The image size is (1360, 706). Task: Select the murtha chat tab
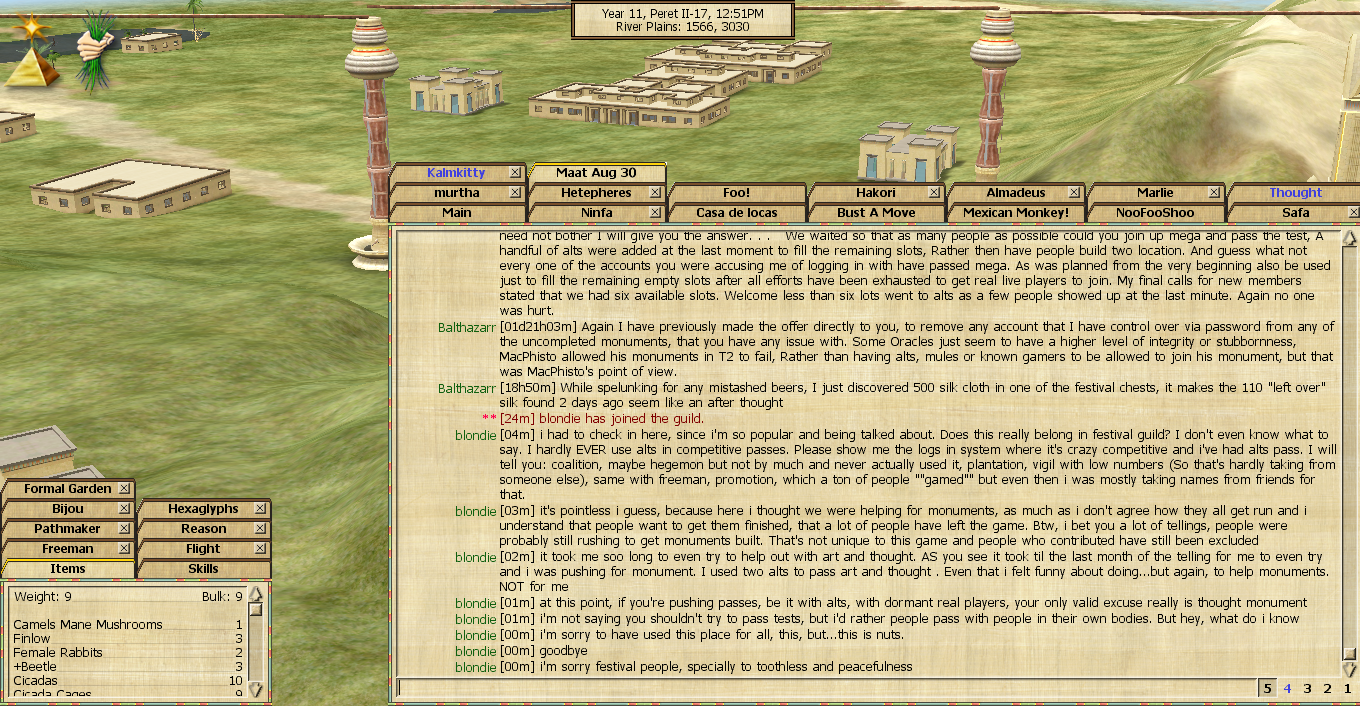[456, 193]
